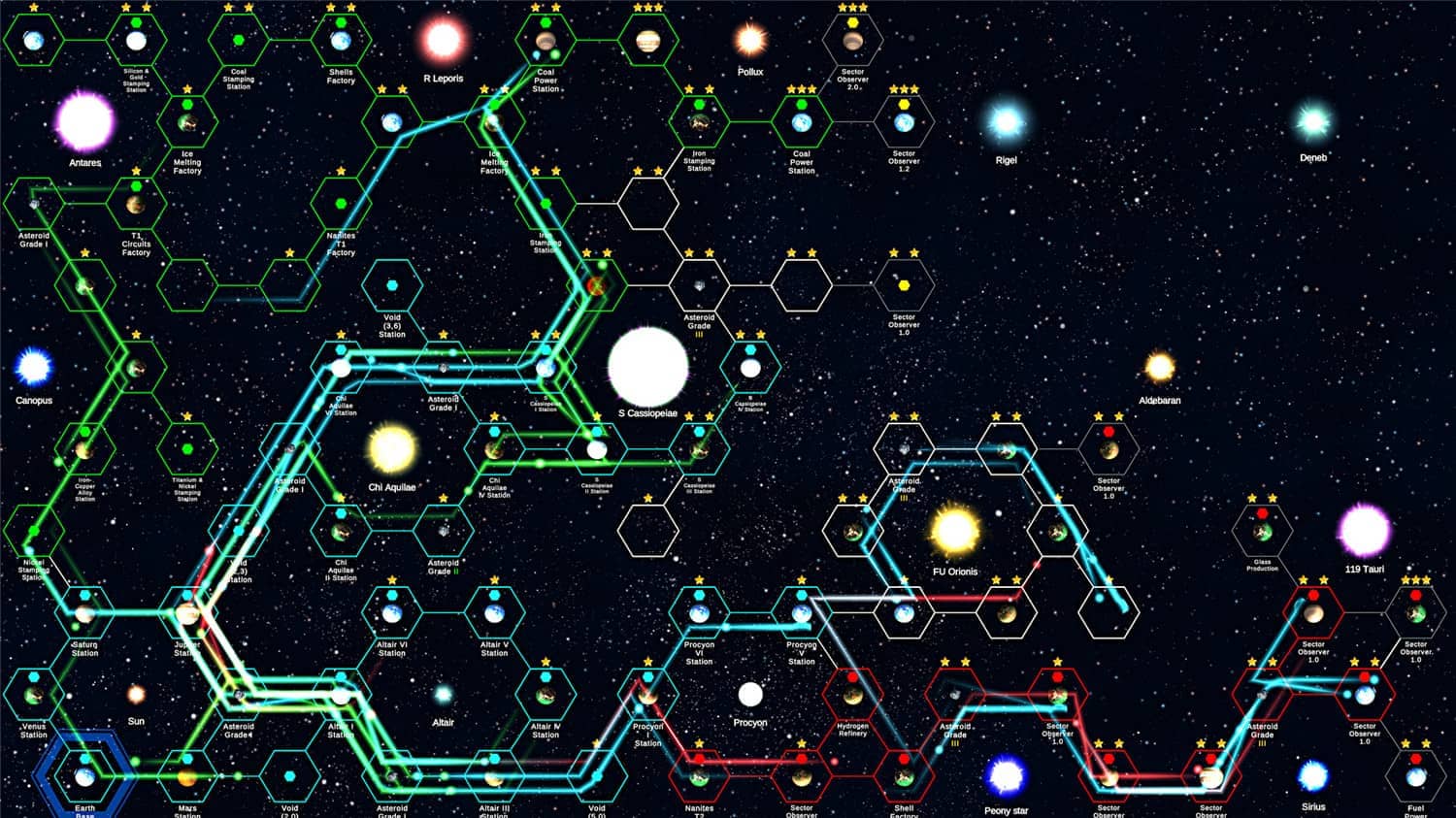1456x818 pixels.
Task: Click the Iron Stamping Station near Pollux
Action: (x=697, y=122)
